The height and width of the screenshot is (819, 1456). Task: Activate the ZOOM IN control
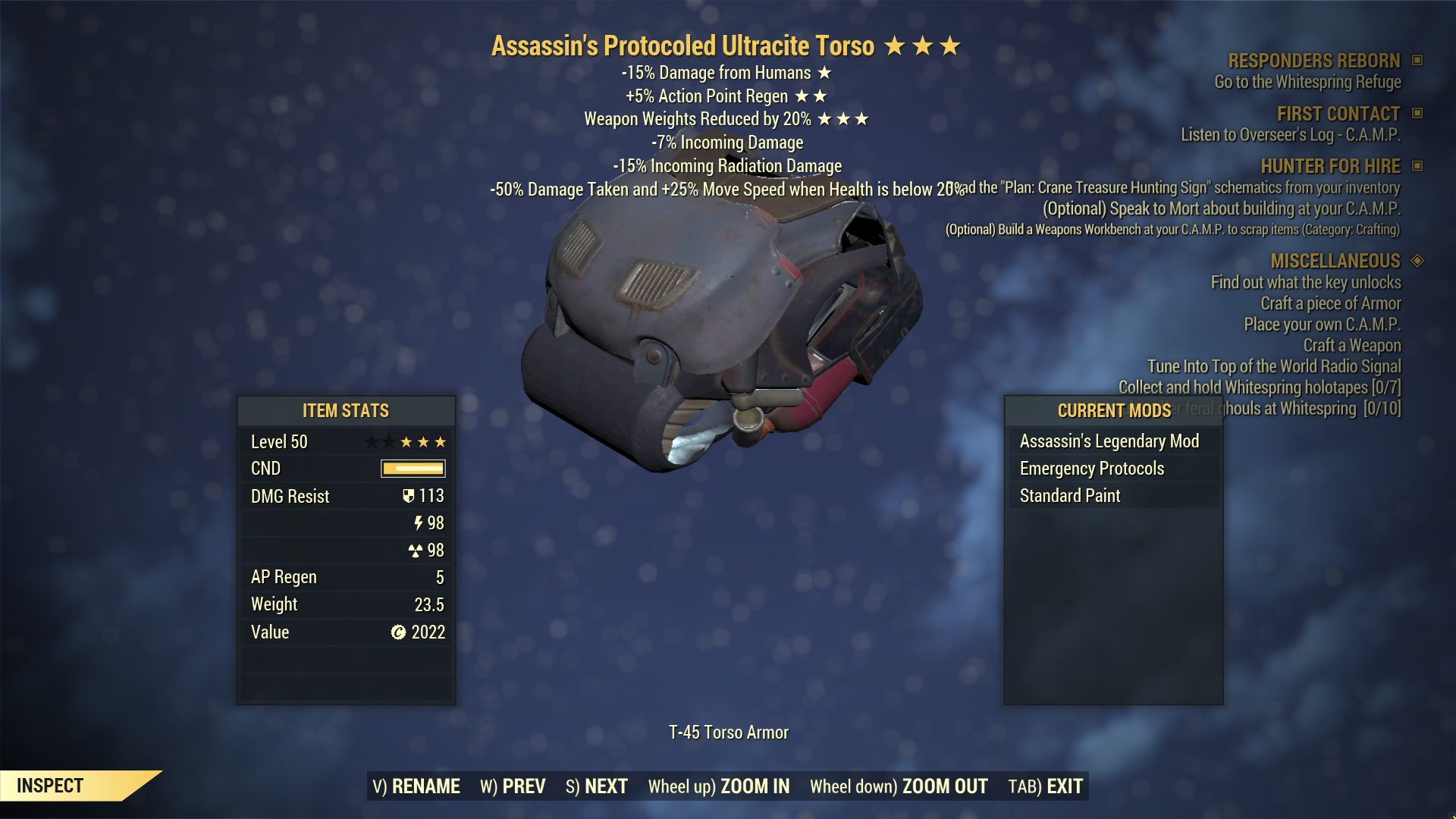tap(718, 786)
